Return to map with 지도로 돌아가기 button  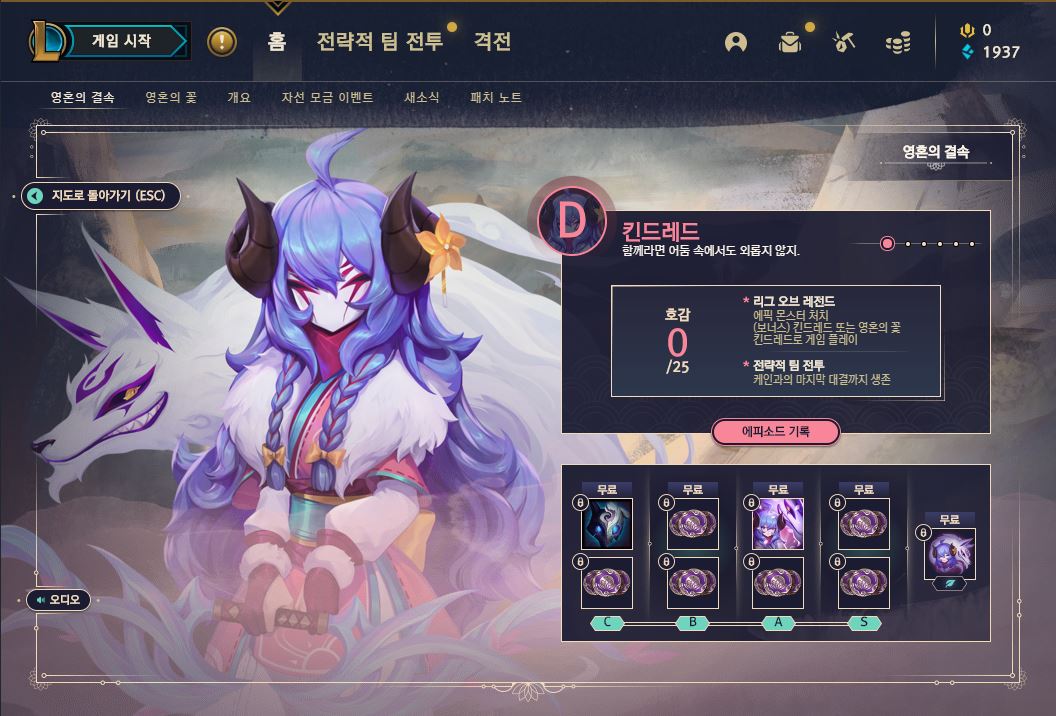click(100, 195)
